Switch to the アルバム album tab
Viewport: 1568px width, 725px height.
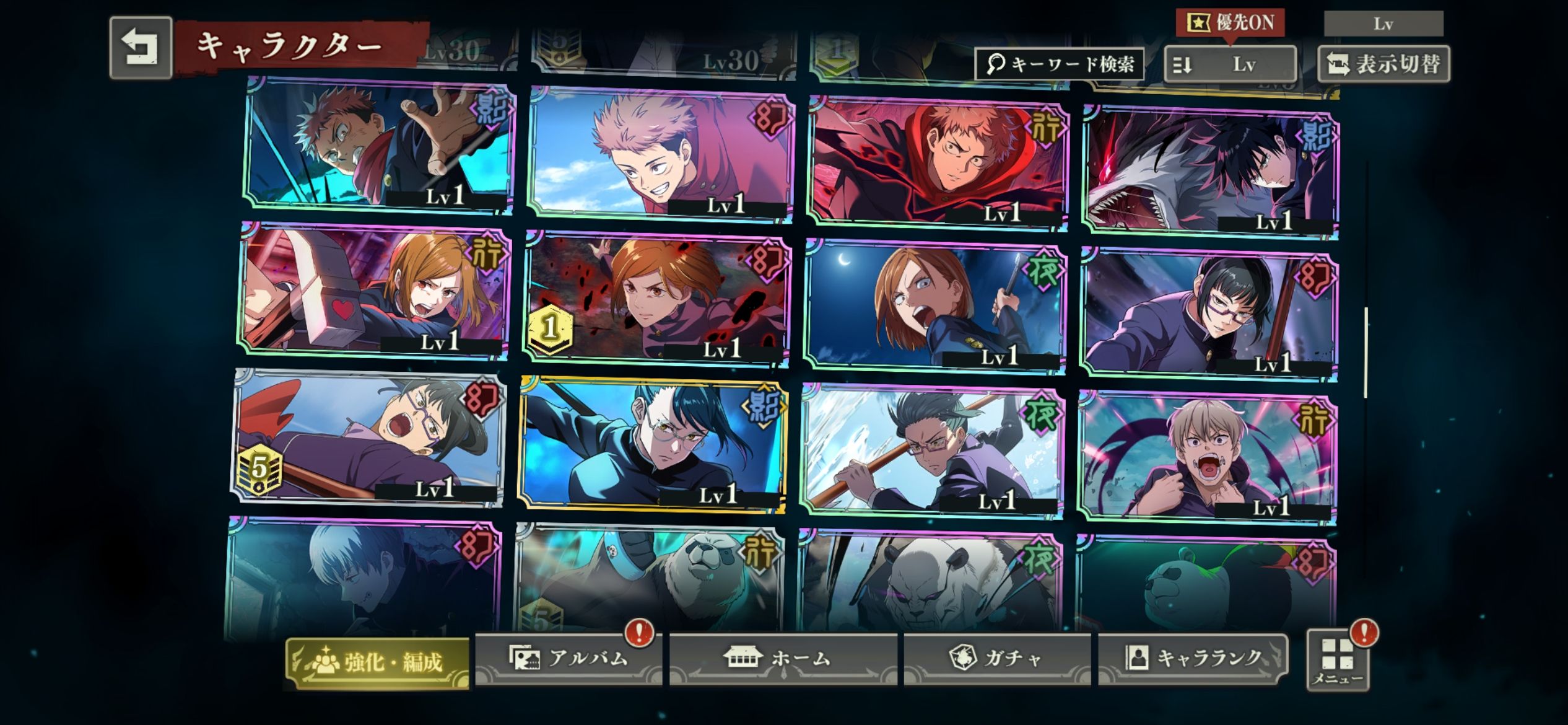pos(568,658)
